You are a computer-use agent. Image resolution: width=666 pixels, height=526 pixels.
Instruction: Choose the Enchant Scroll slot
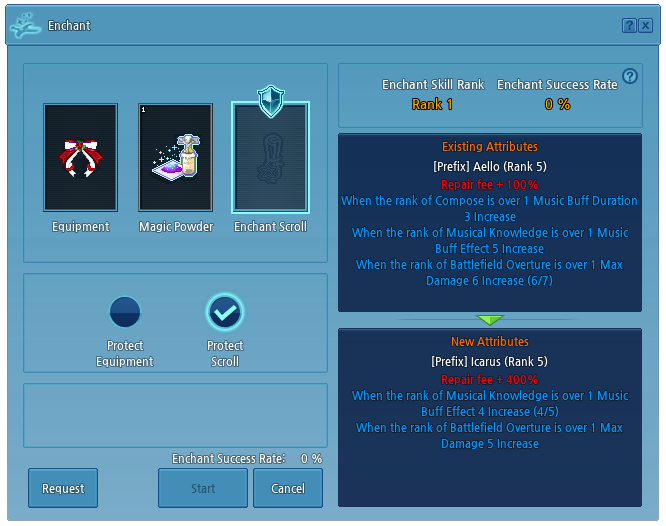[x=270, y=158]
